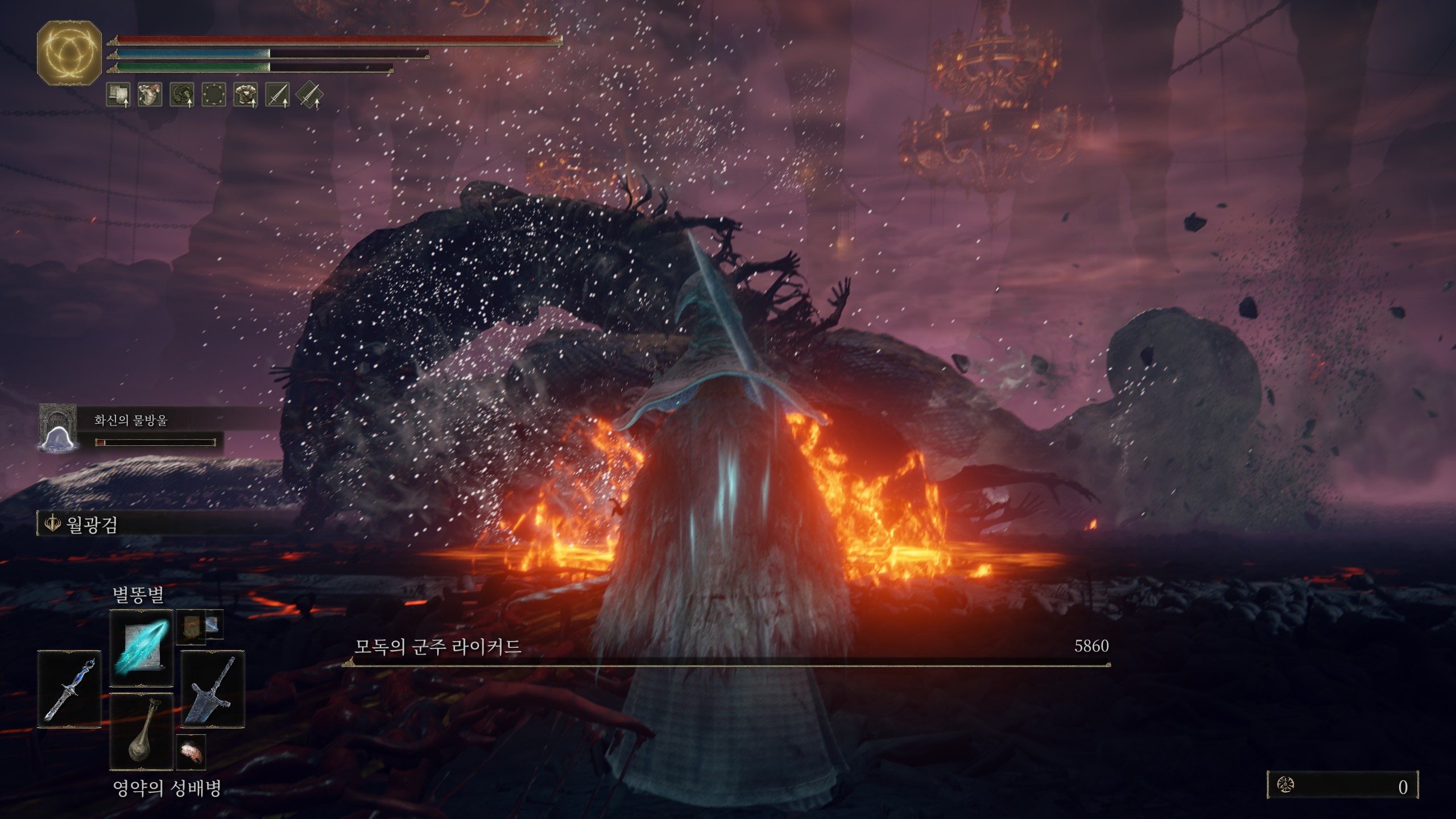The width and height of the screenshot is (1456, 819).
Task: Select the green coiled serpent buff icon
Action: pos(182,94)
